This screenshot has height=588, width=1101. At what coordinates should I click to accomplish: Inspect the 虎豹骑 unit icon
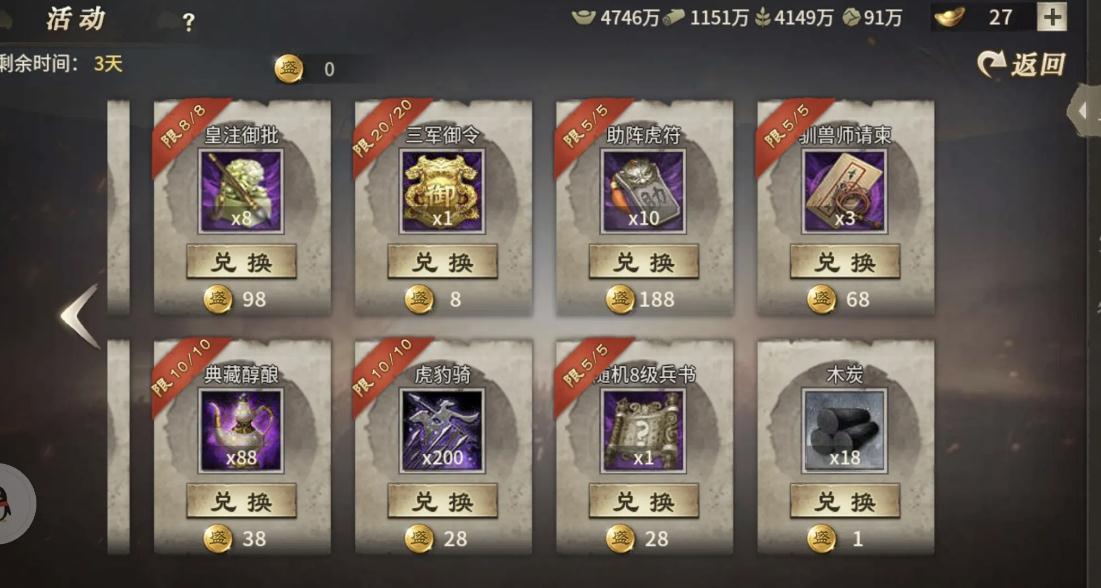pyautogui.click(x=442, y=430)
